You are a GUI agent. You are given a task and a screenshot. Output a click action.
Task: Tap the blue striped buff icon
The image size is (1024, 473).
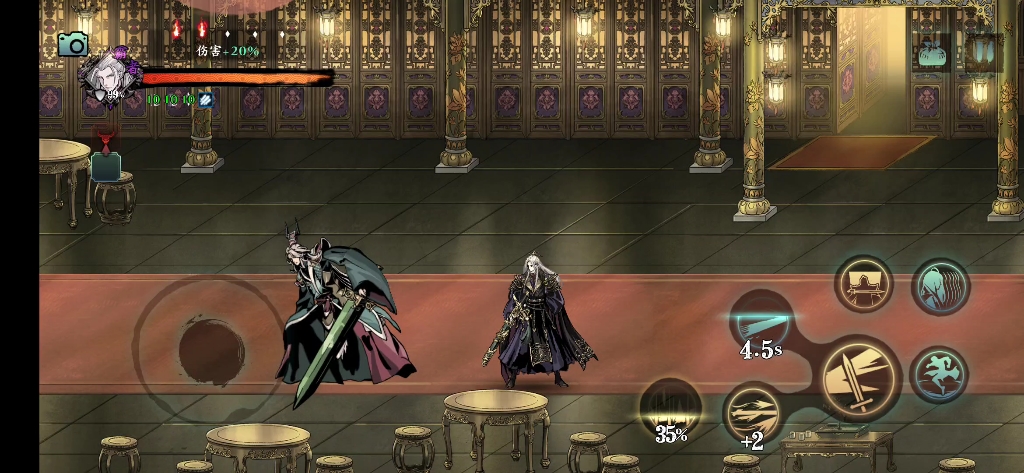[x=205, y=100]
